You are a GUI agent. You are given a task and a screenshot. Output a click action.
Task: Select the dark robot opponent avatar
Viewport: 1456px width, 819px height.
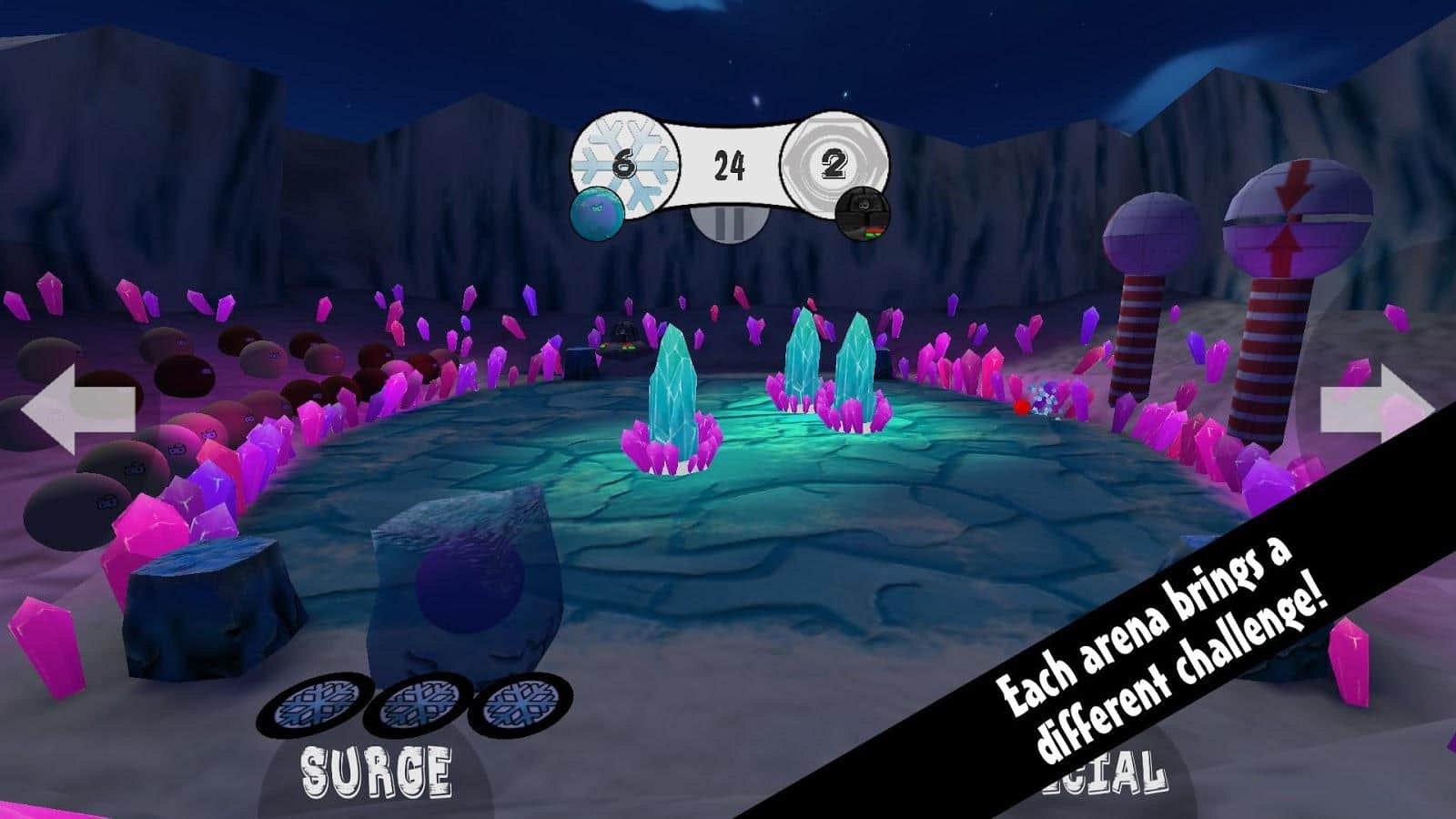(x=860, y=214)
